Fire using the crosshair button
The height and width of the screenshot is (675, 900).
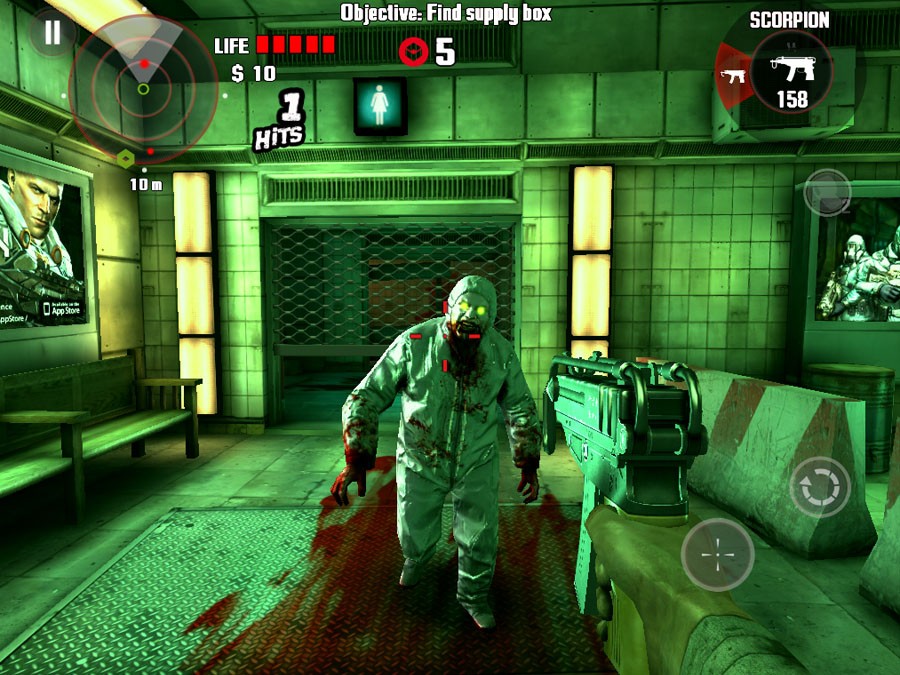tap(718, 554)
